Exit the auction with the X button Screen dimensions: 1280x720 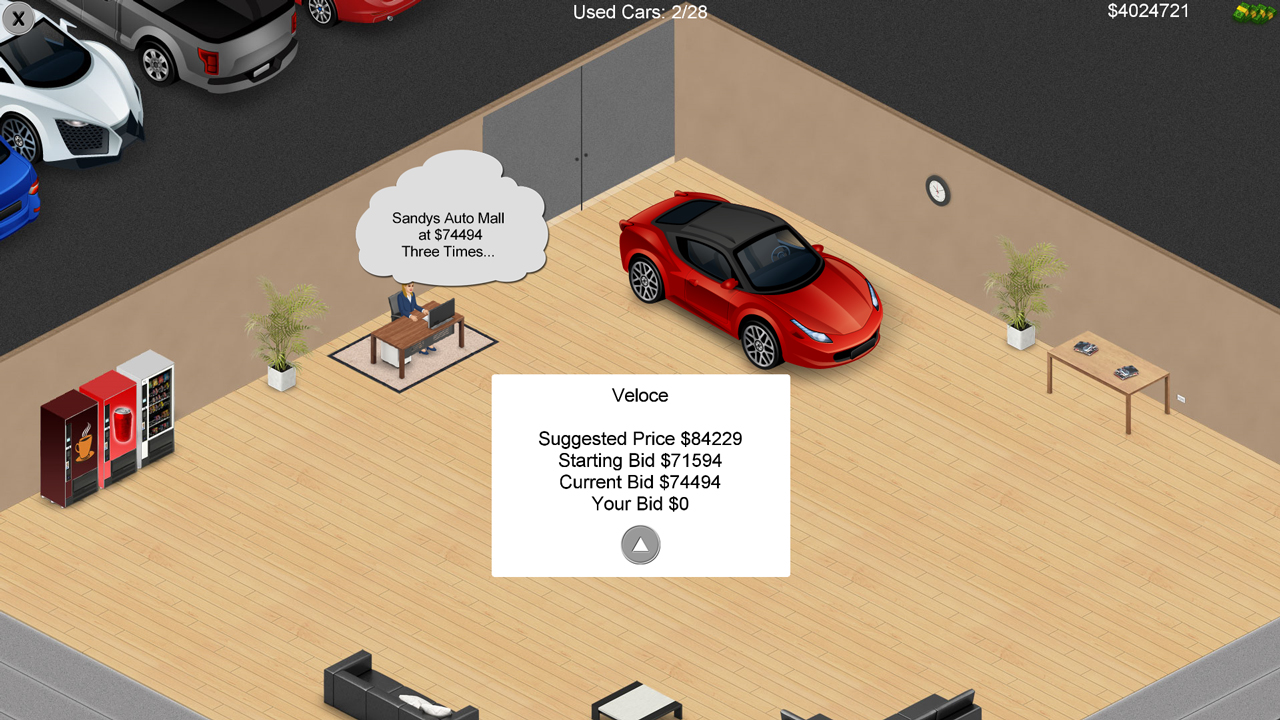tap(18, 18)
